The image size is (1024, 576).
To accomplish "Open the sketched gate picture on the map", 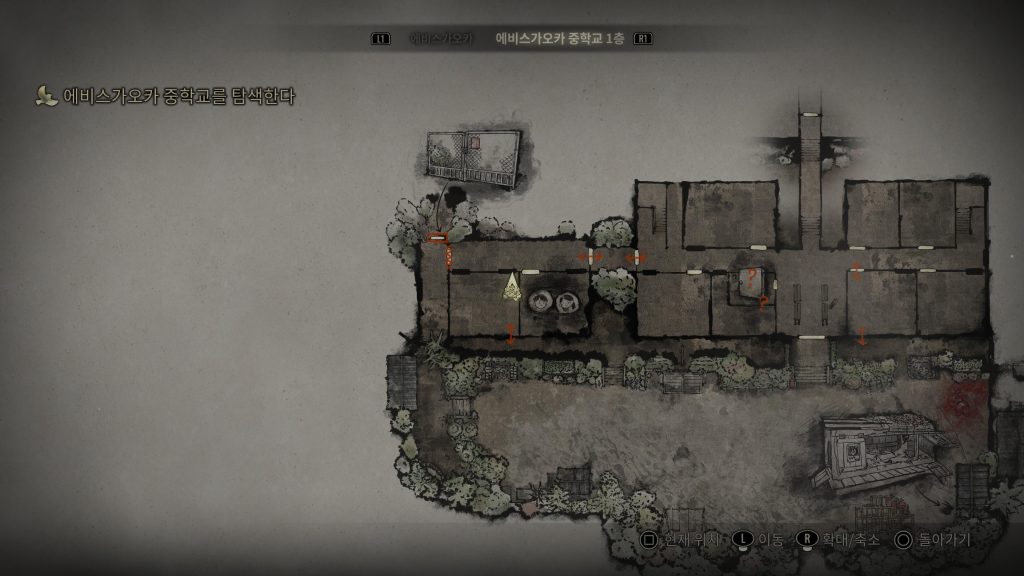I will click(x=472, y=158).
